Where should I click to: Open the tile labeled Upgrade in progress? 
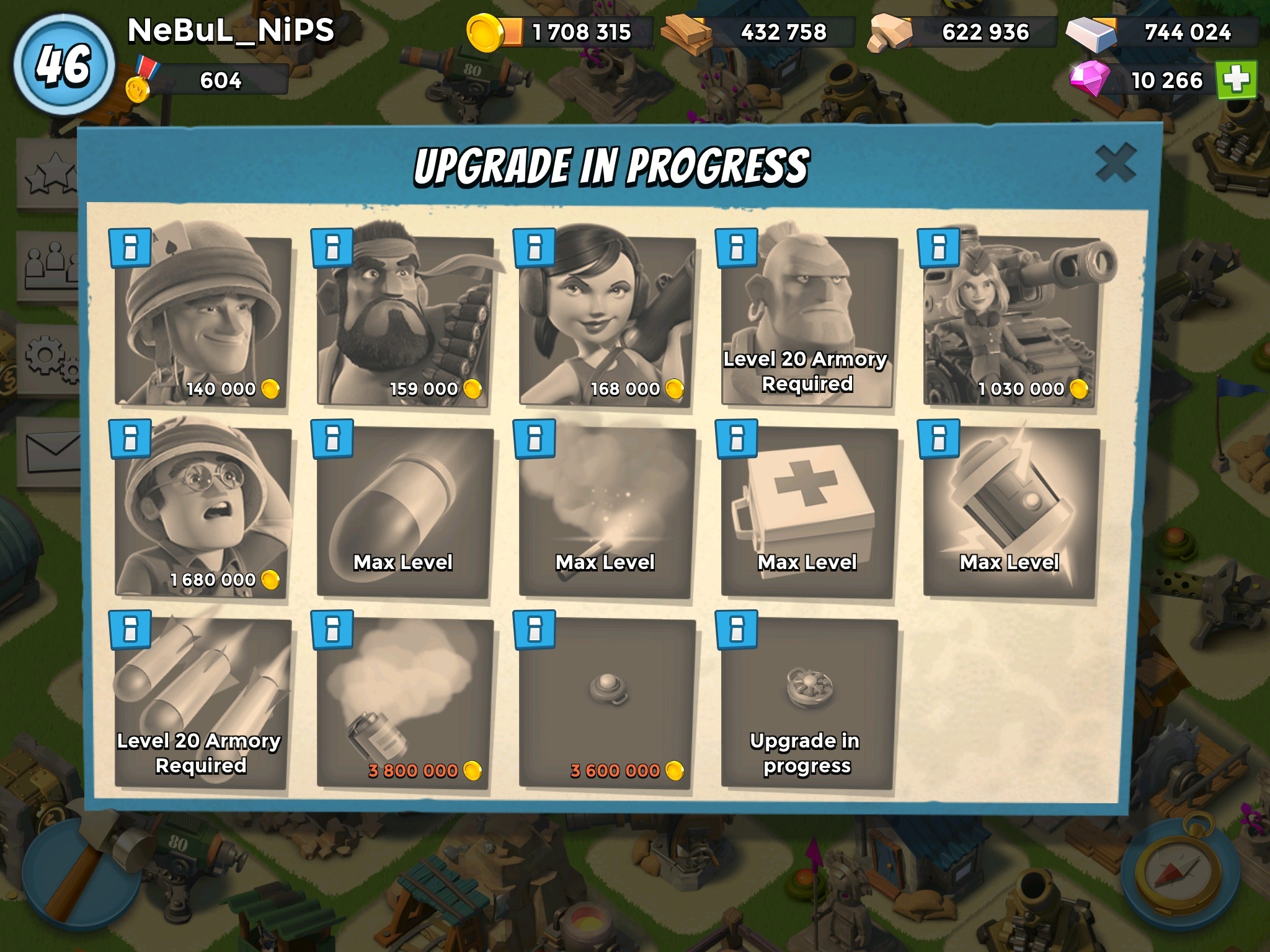(x=809, y=703)
